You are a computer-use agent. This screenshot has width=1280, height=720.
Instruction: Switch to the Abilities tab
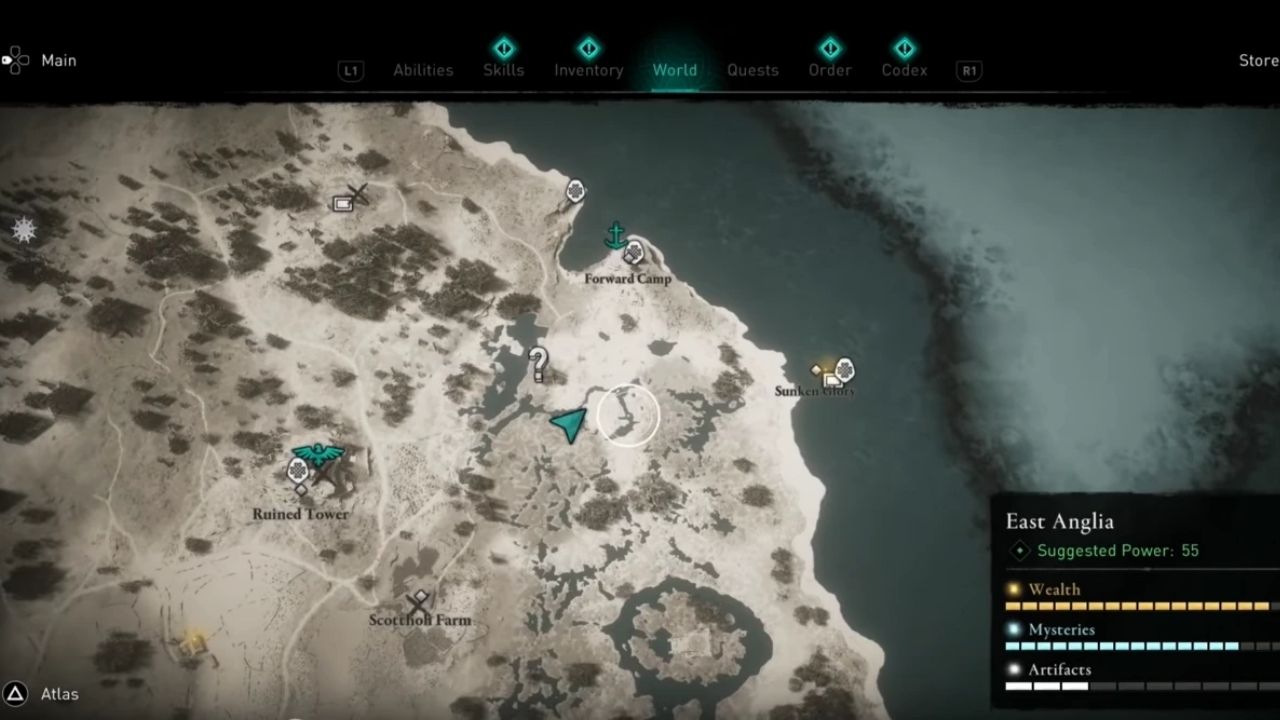423,70
